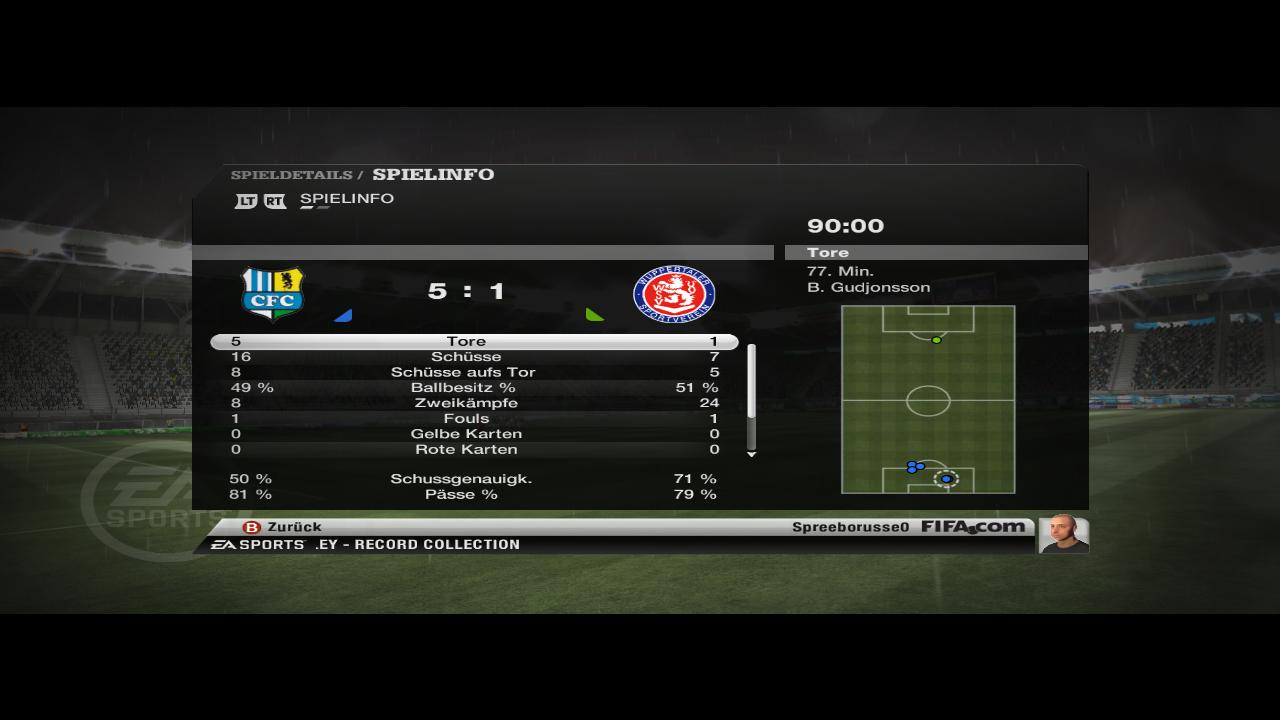1280x720 pixels.
Task: Highlight the Ballbesitz % row
Action: [x=466, y=388]
